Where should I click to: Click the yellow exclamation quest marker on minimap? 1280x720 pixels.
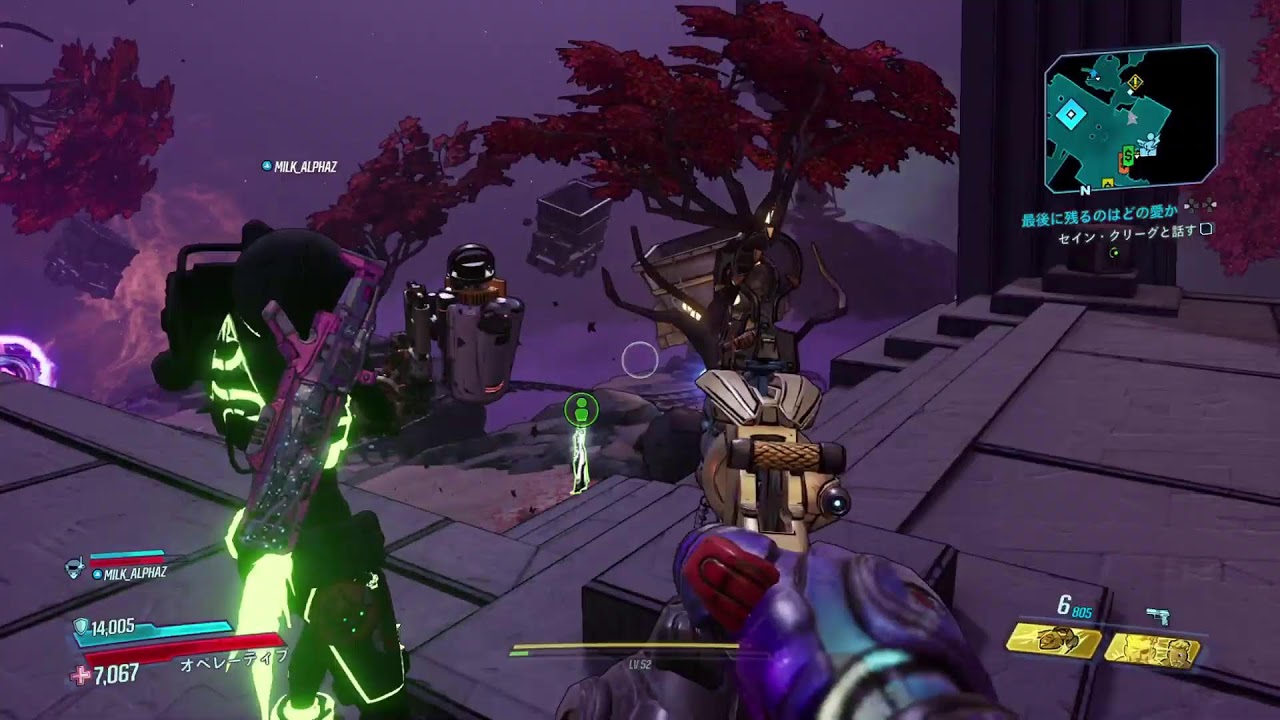pyautogui.click(x=1135, y=81)
